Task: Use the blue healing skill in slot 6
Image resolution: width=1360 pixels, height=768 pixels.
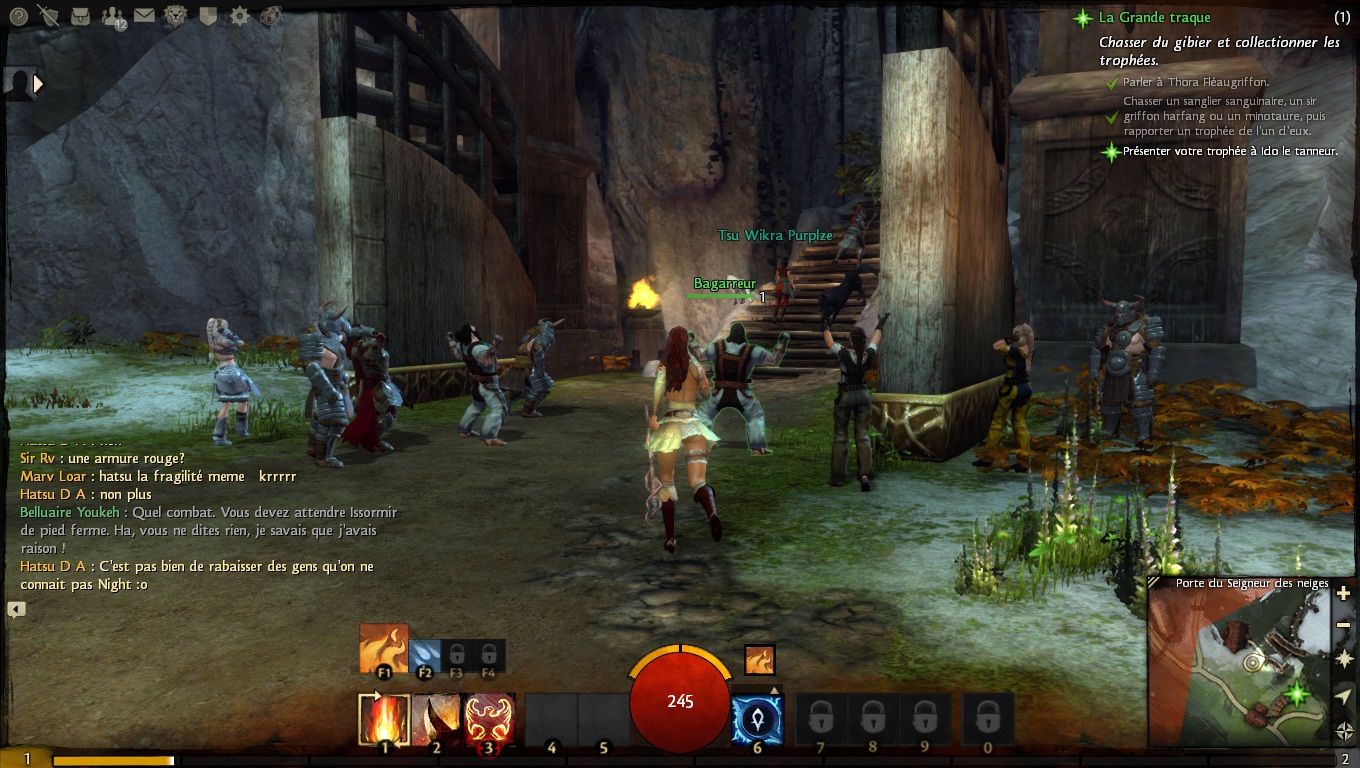Action: click(x=757, y=720)
